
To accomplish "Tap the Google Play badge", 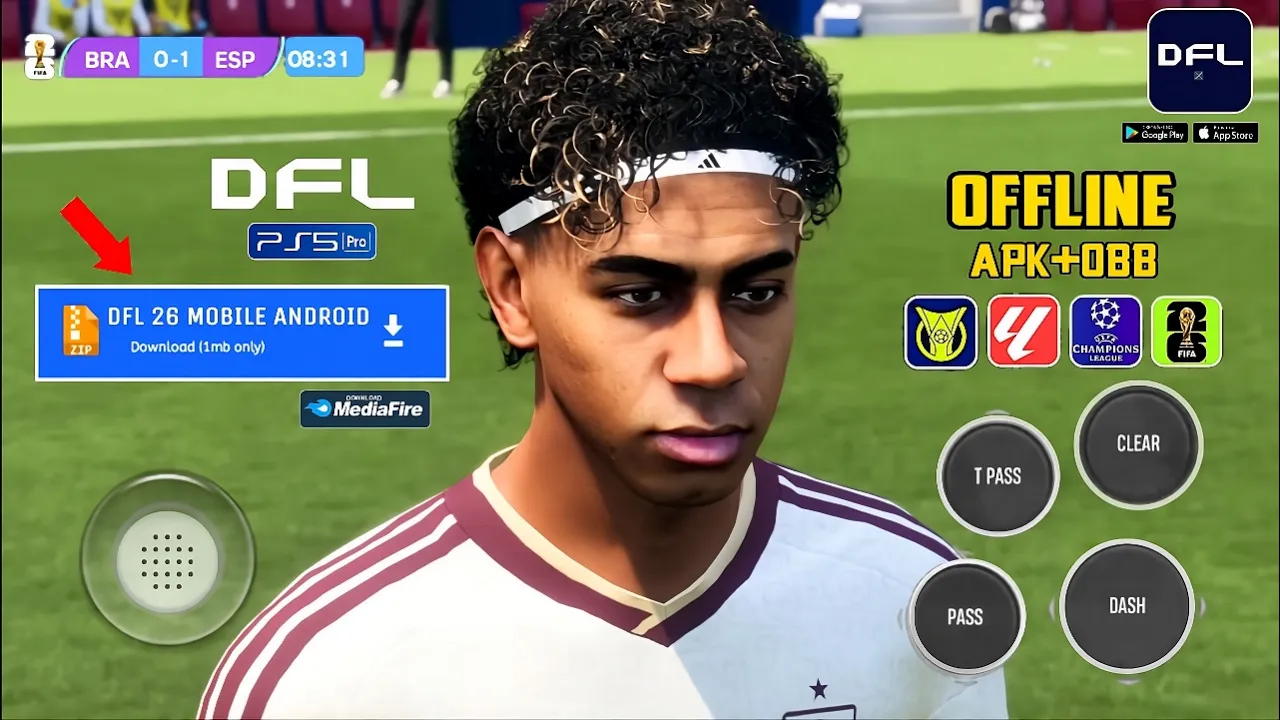I will tap(1154, 133).
